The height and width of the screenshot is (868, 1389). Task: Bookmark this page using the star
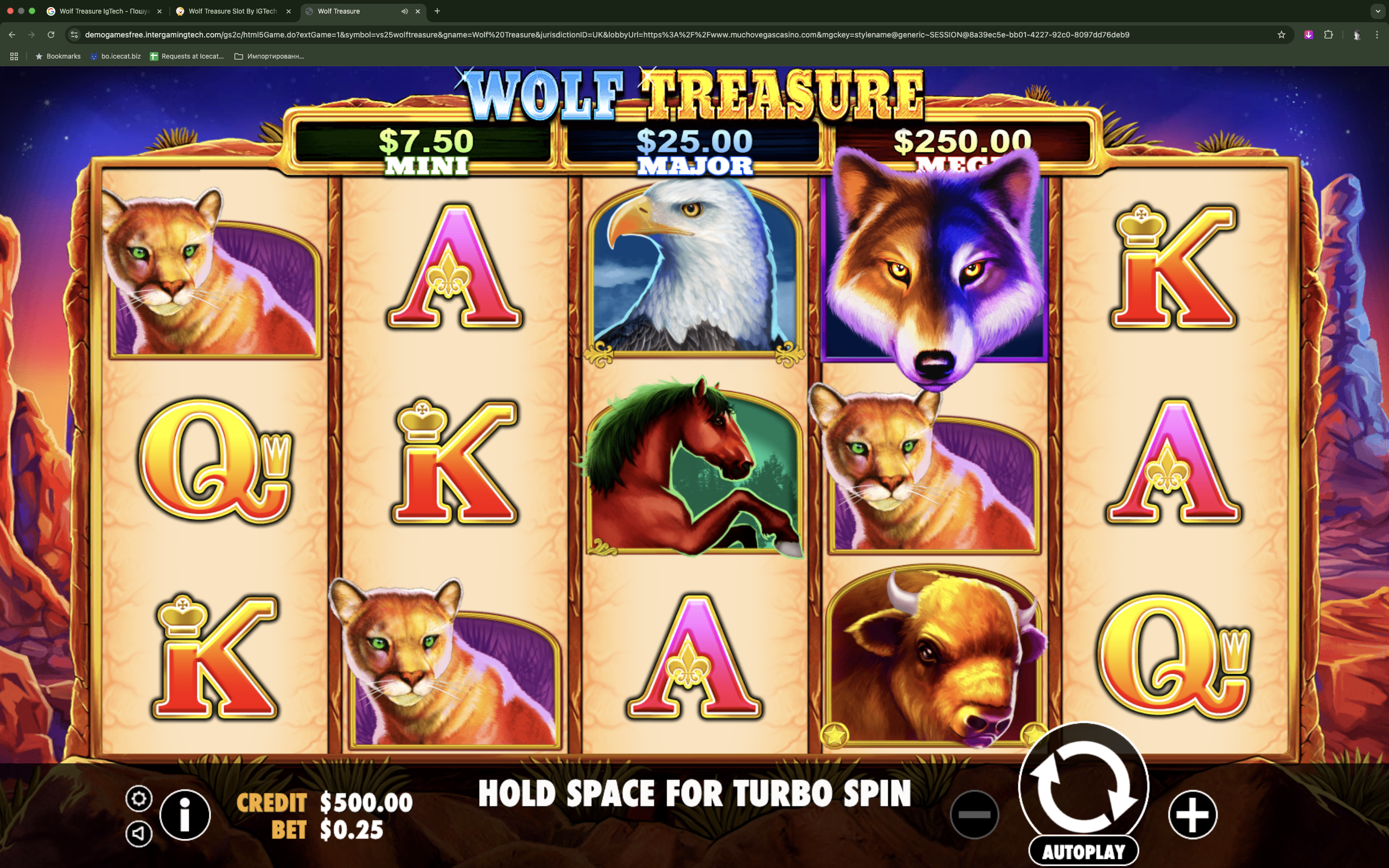tap(1281, 34)
